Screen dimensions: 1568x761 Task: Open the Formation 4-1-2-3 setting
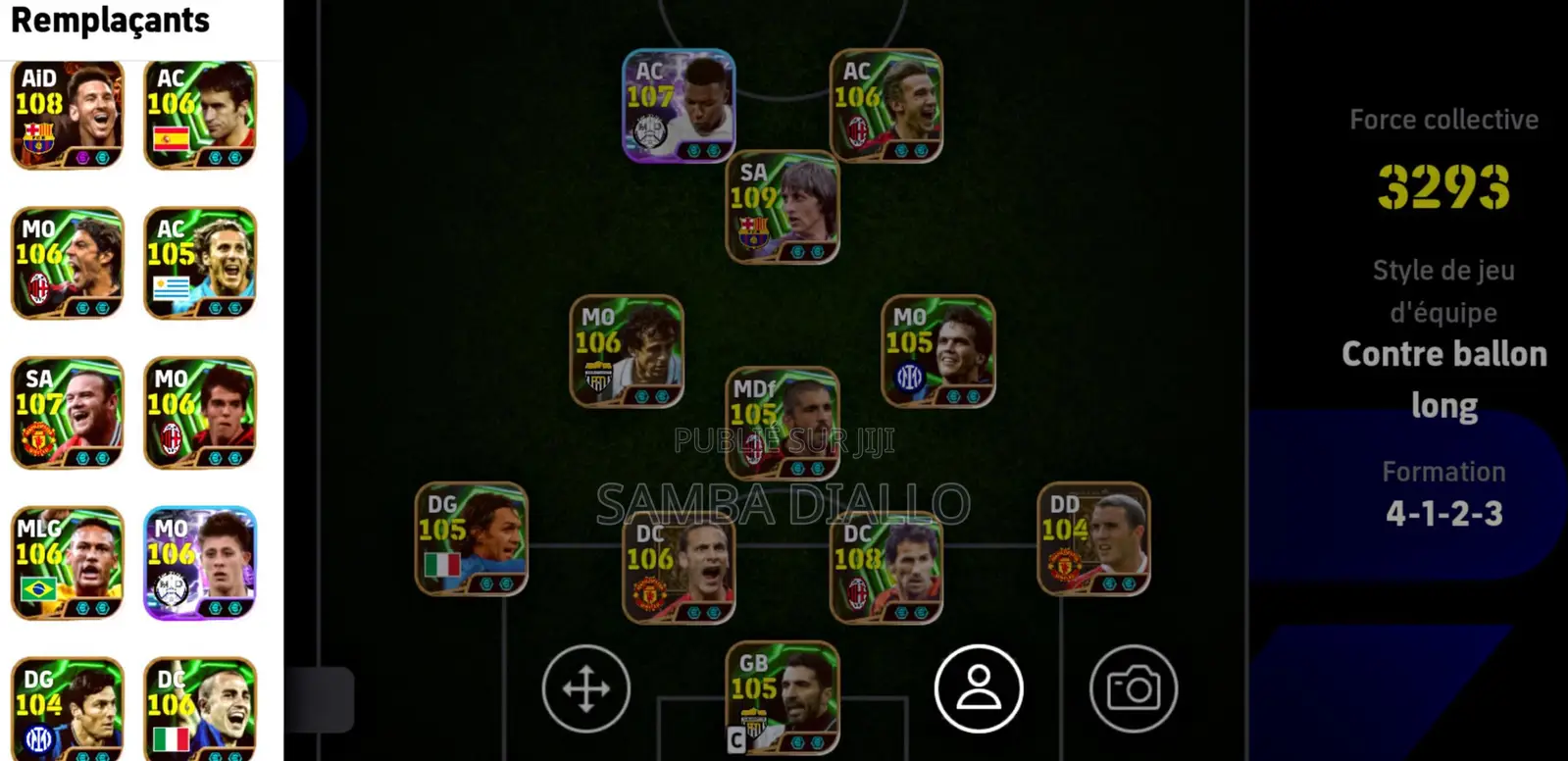[x=1444, y=510]
